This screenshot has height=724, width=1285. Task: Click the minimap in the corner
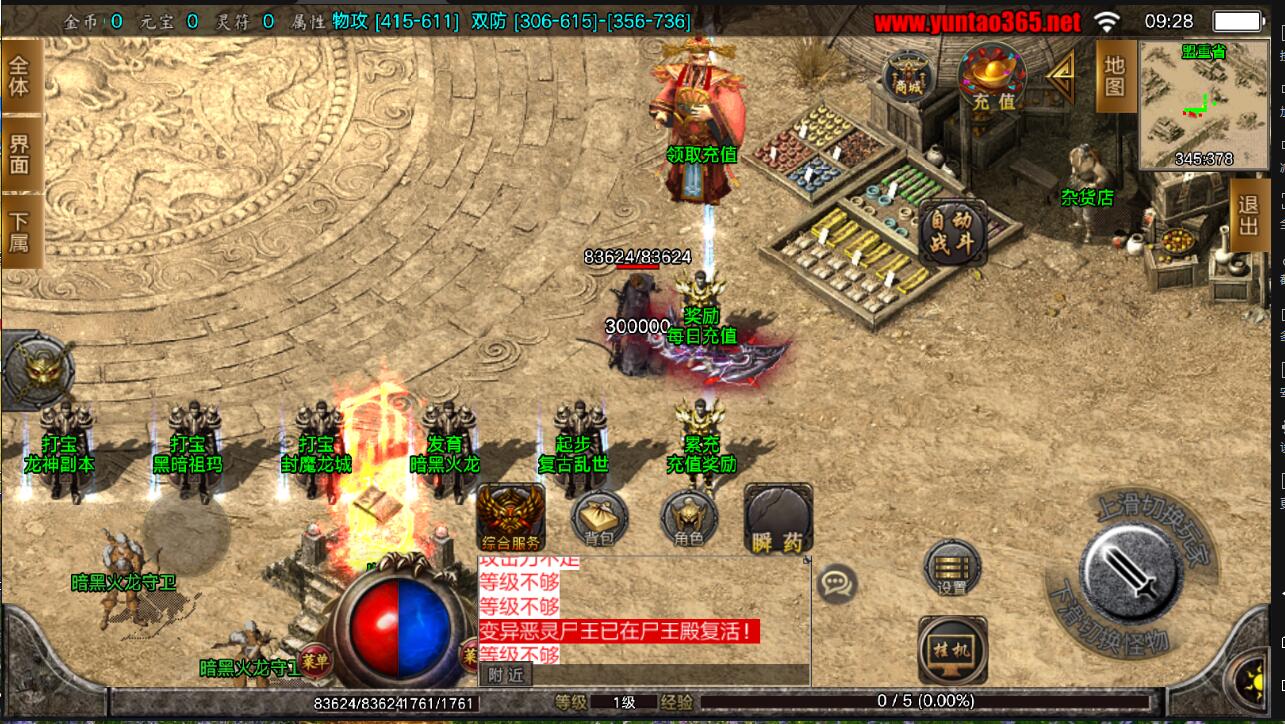[1204, 105]
